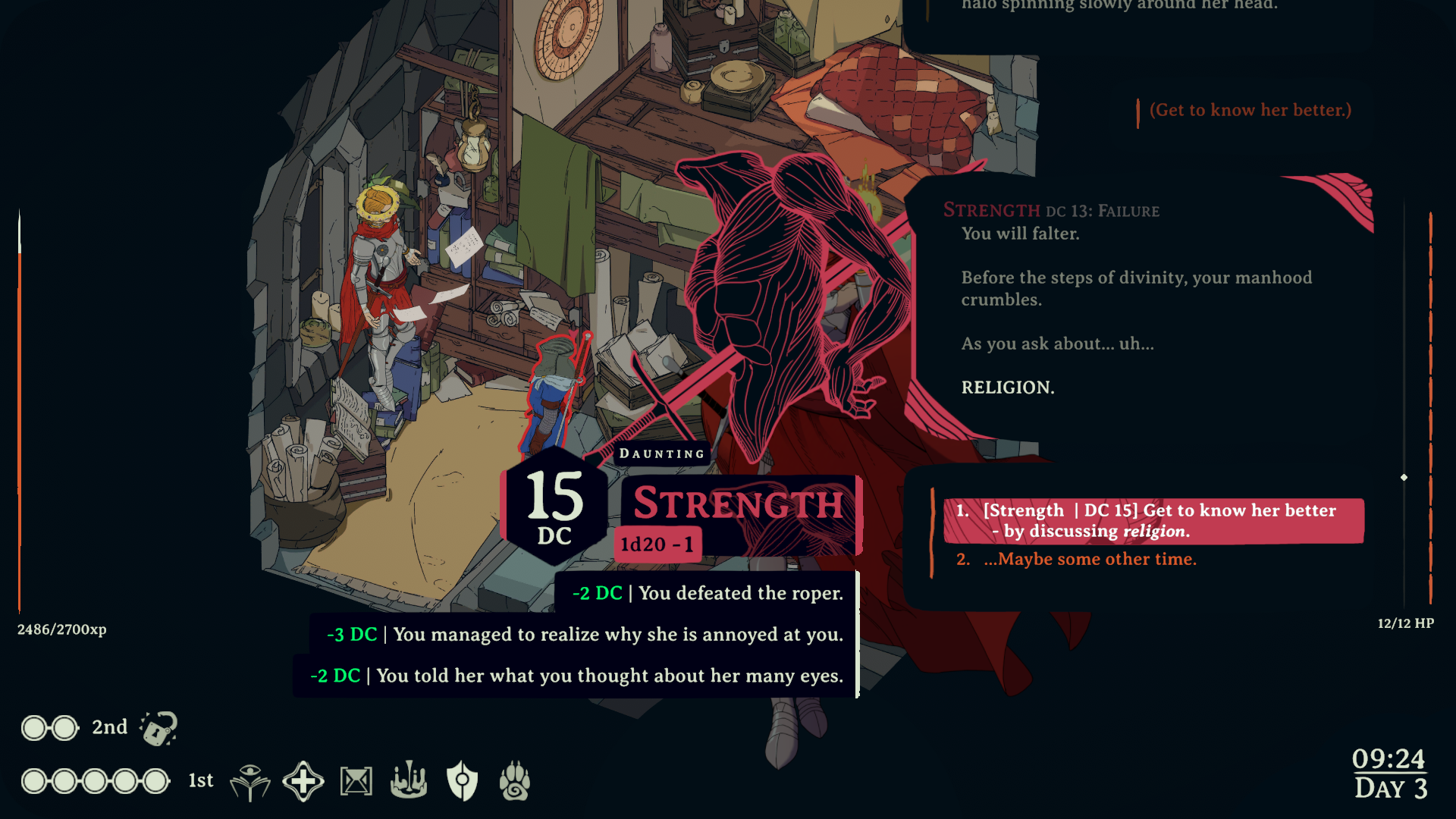Expand the '(Get to know her better.)' header
Screen dimensions: 1456x819
pyautogui.click(x=1248, y=109)
